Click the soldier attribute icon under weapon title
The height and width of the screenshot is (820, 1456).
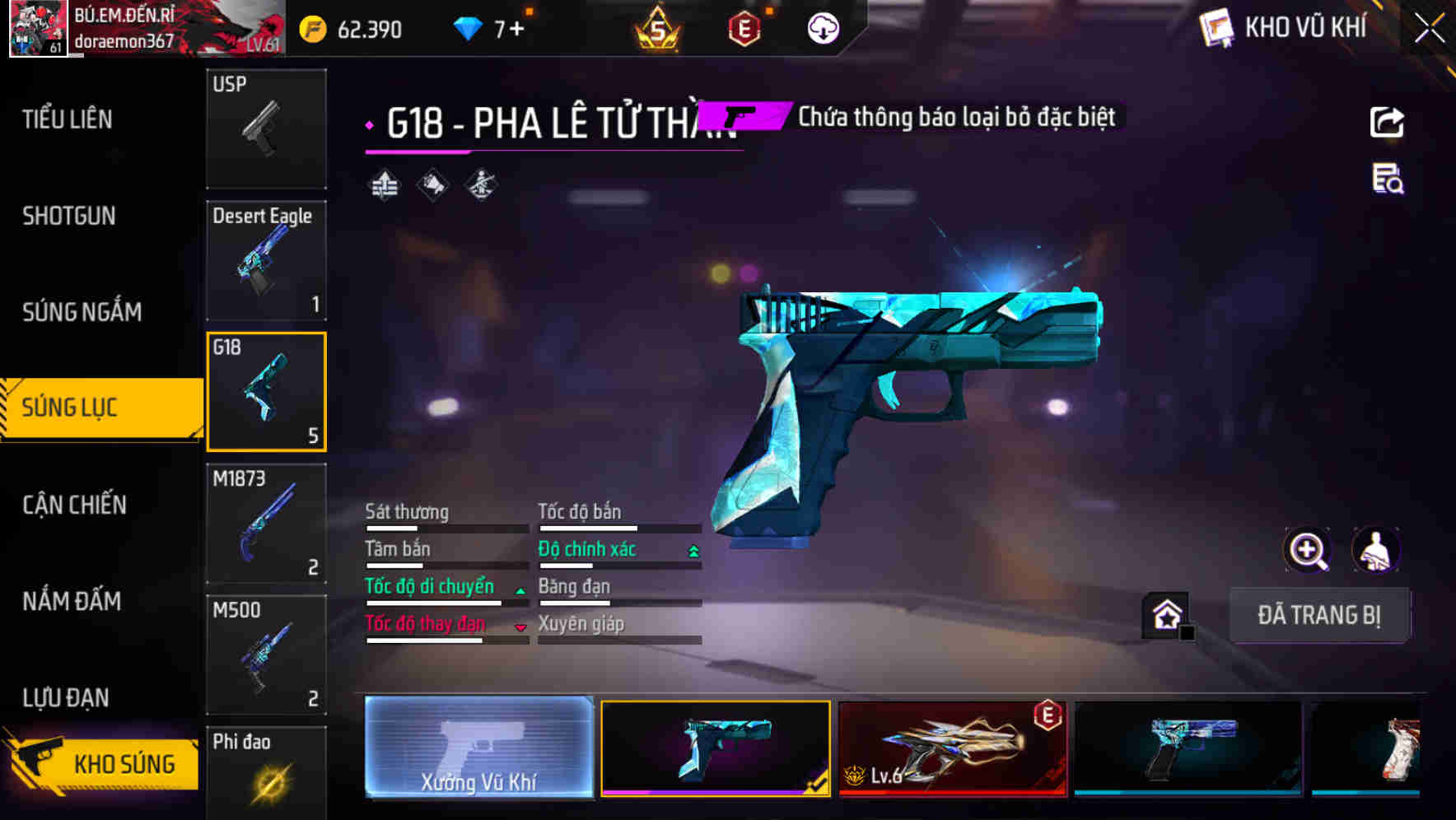pos(482,184)
